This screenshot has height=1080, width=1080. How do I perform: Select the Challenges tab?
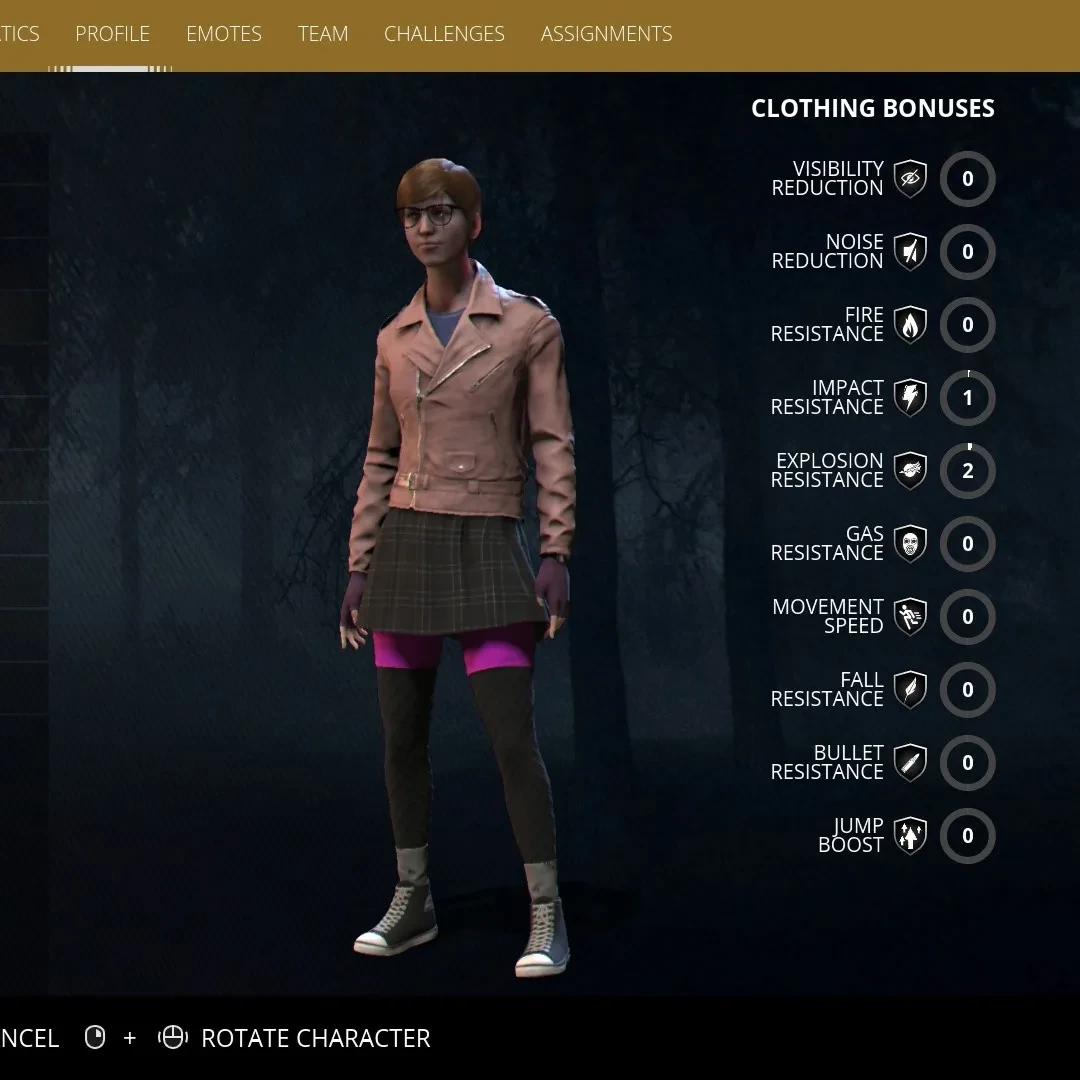[444, 34]
